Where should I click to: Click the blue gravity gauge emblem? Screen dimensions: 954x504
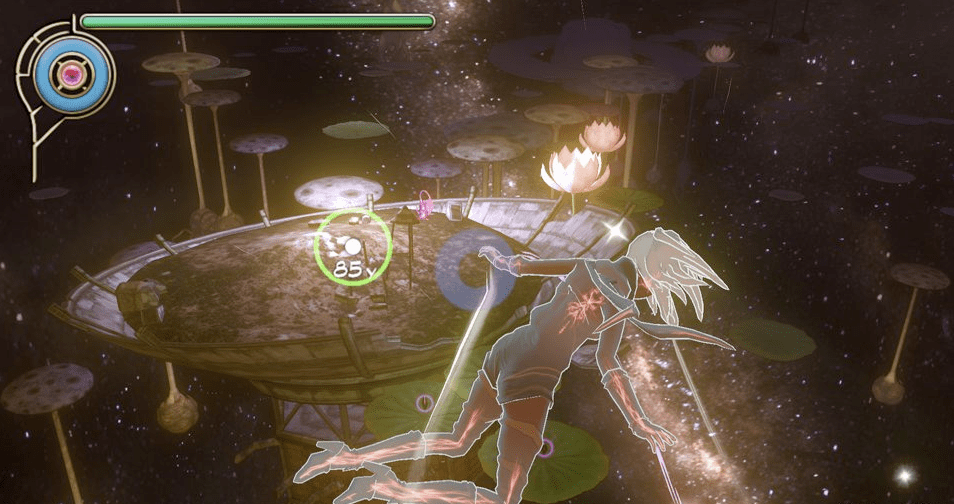click(x=71, y=73)
